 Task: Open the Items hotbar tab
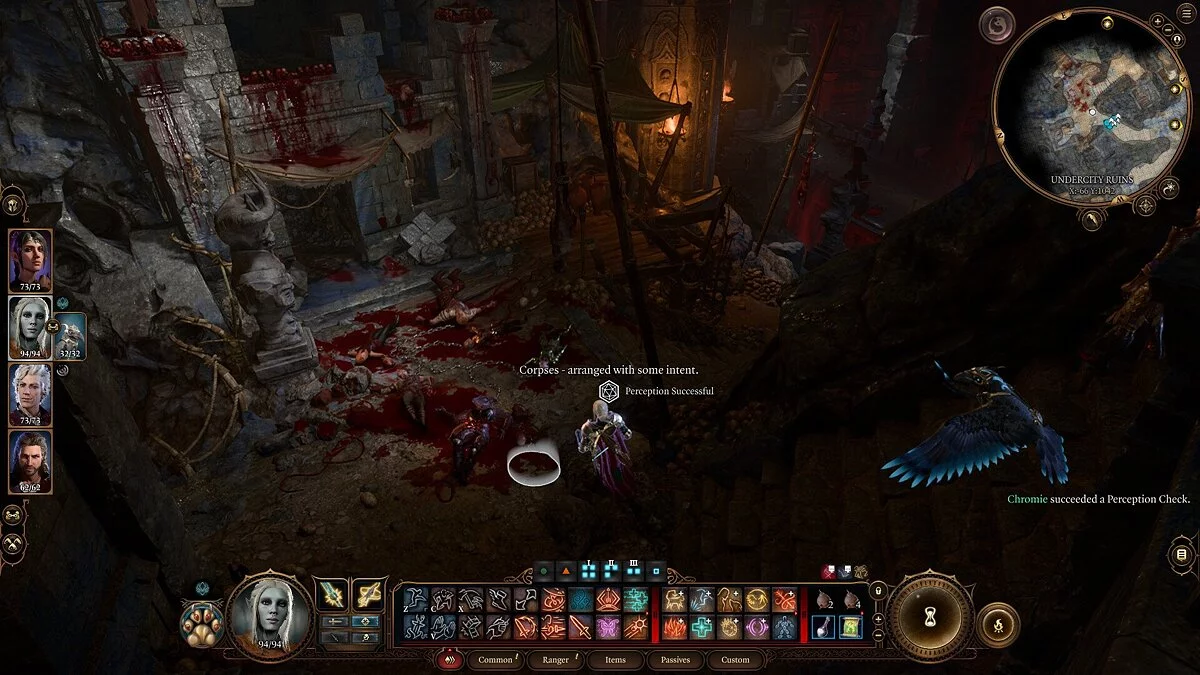click(x=615, y=660)
